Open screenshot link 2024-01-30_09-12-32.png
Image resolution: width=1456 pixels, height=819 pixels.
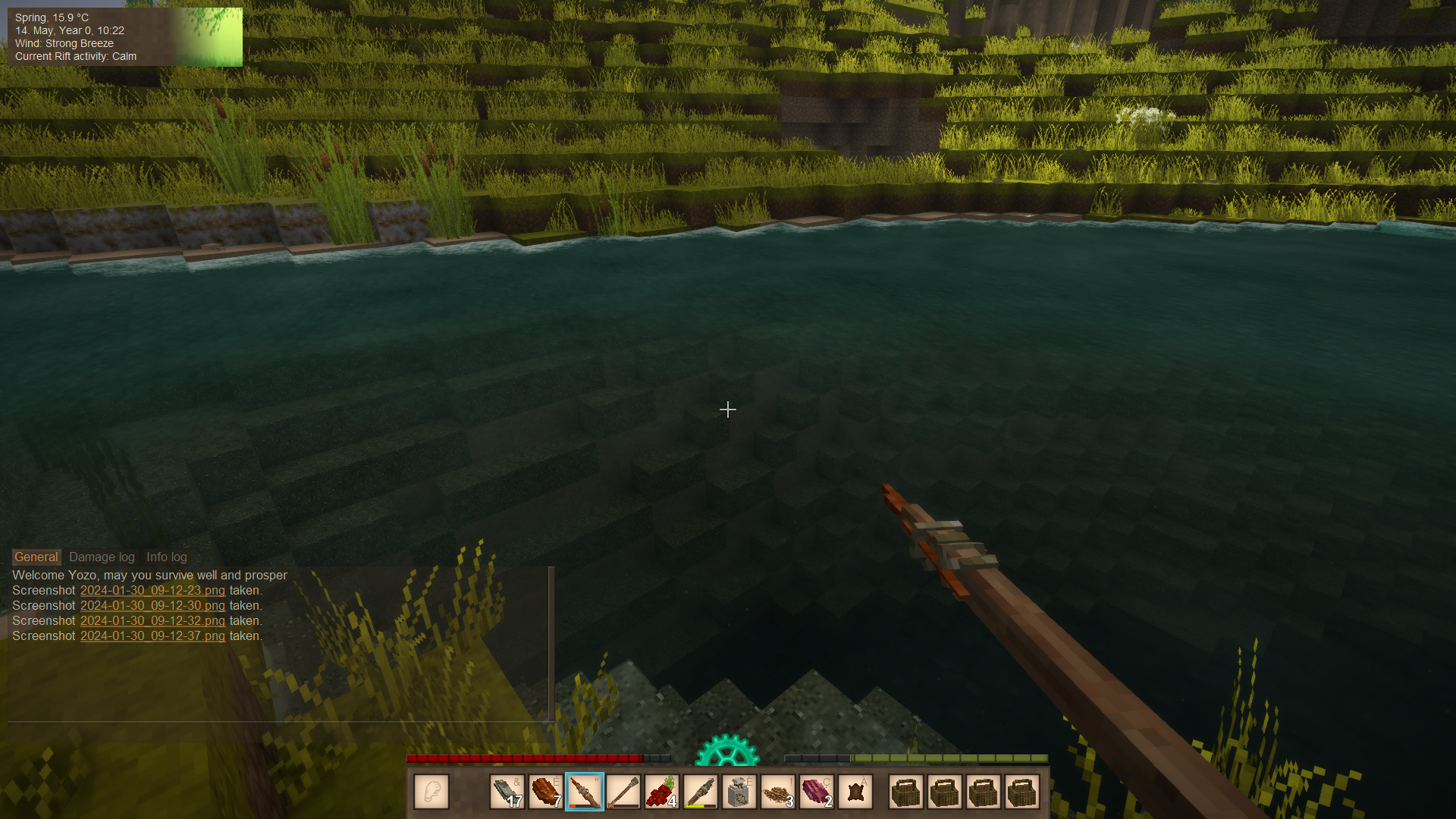click(x=152, y=621)
